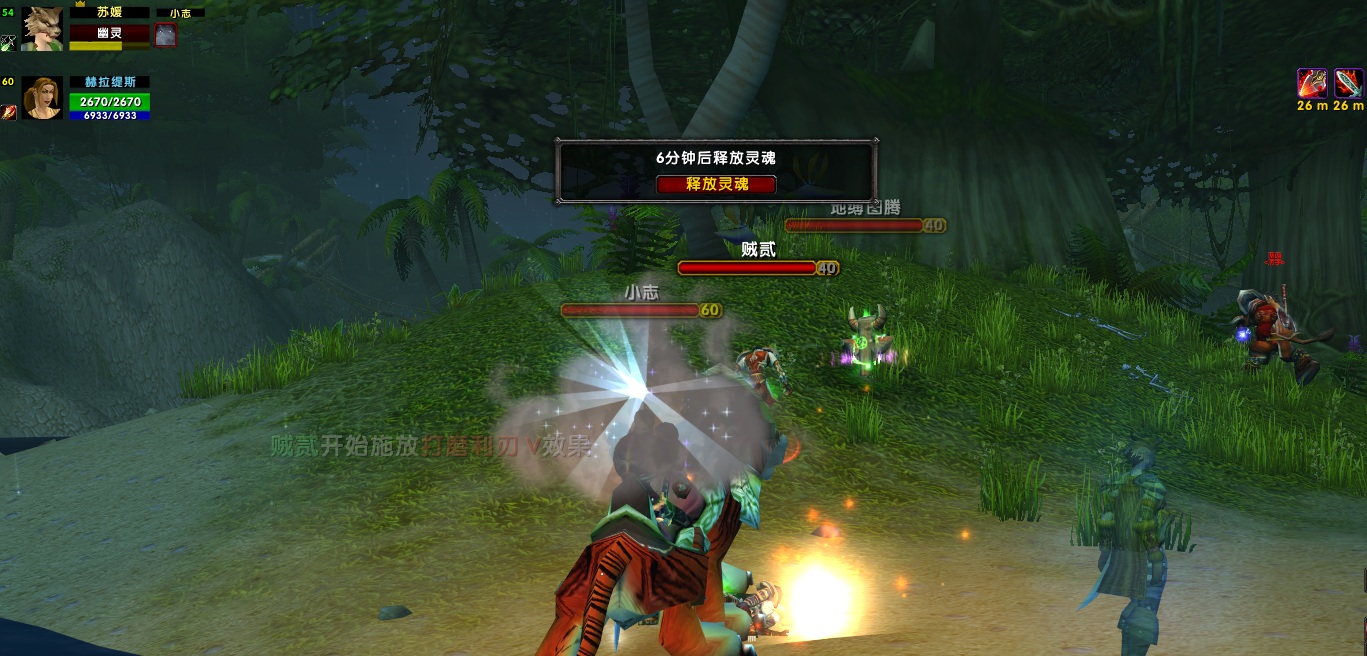Select the worgen portrait of 苏媛
1367x656 pixels.
42,28
